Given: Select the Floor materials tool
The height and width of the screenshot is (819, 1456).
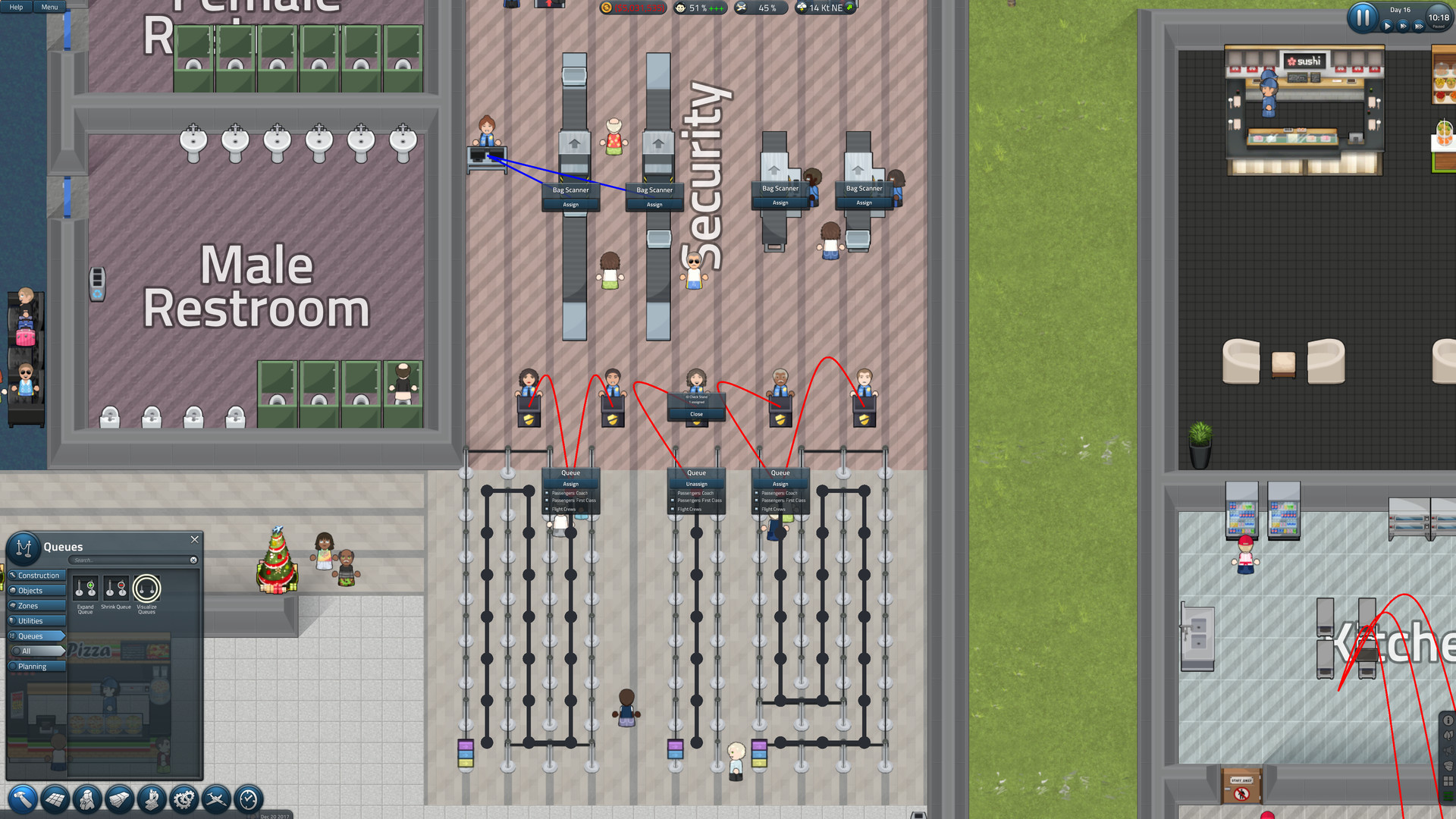Looking at the screenshot, I should click(x=119, y=800).
